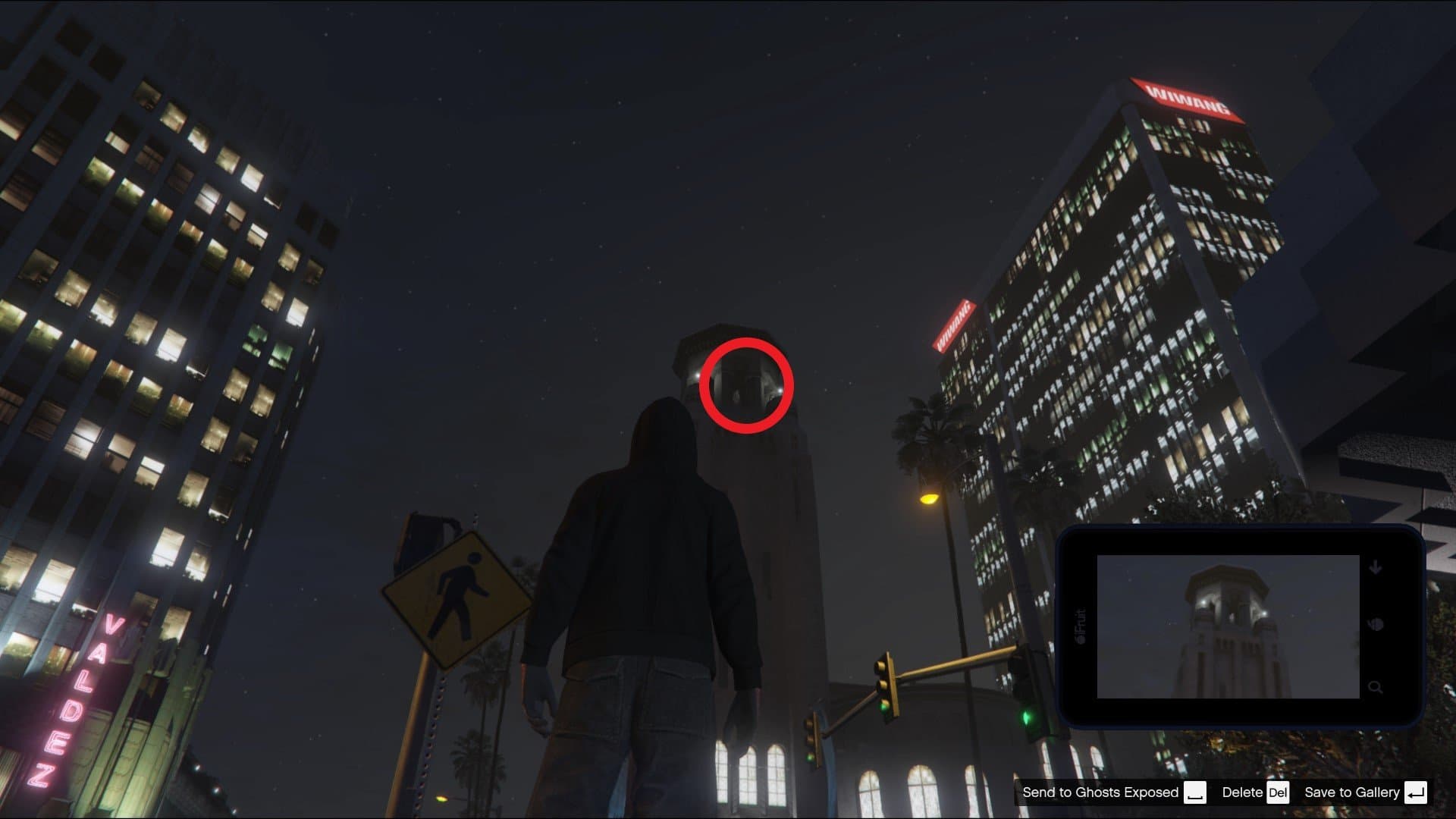Click the iFruit apple logo on the phone

(x=1083, y=641)
